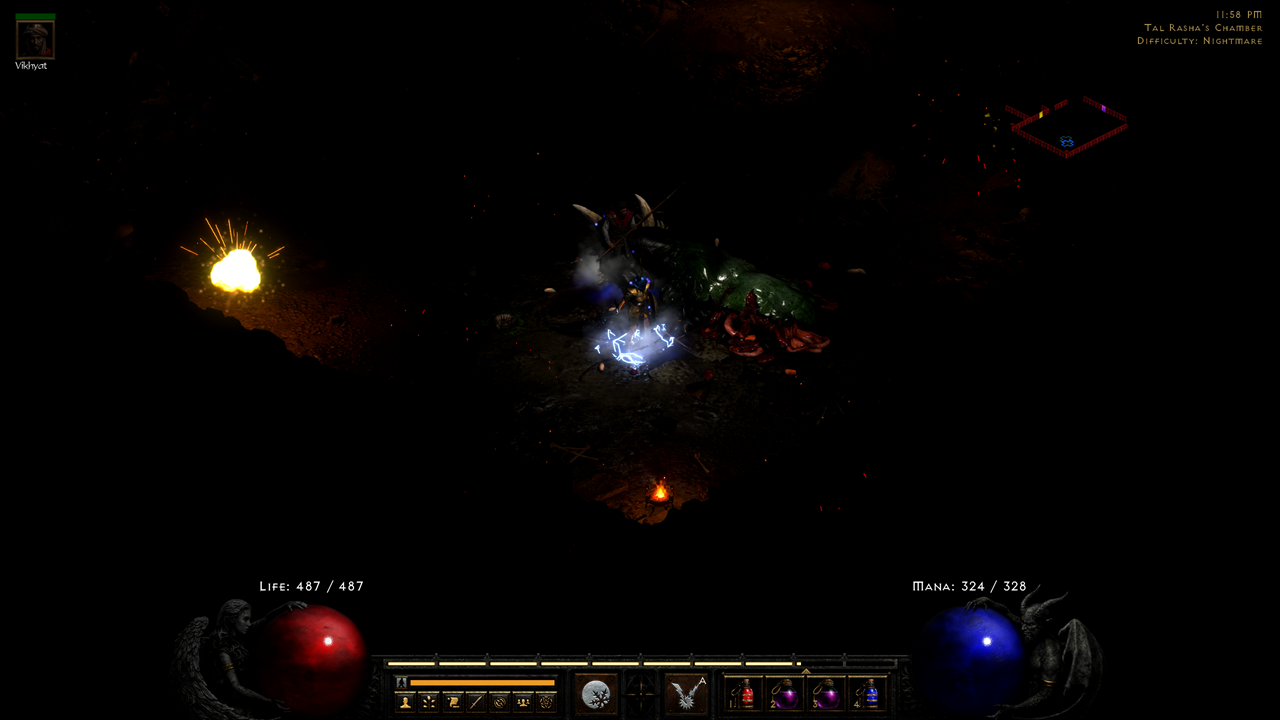Viewport: 1280px width, 720px height.
Task: Open the Game Menu pentagram icon
Action: 545,702
